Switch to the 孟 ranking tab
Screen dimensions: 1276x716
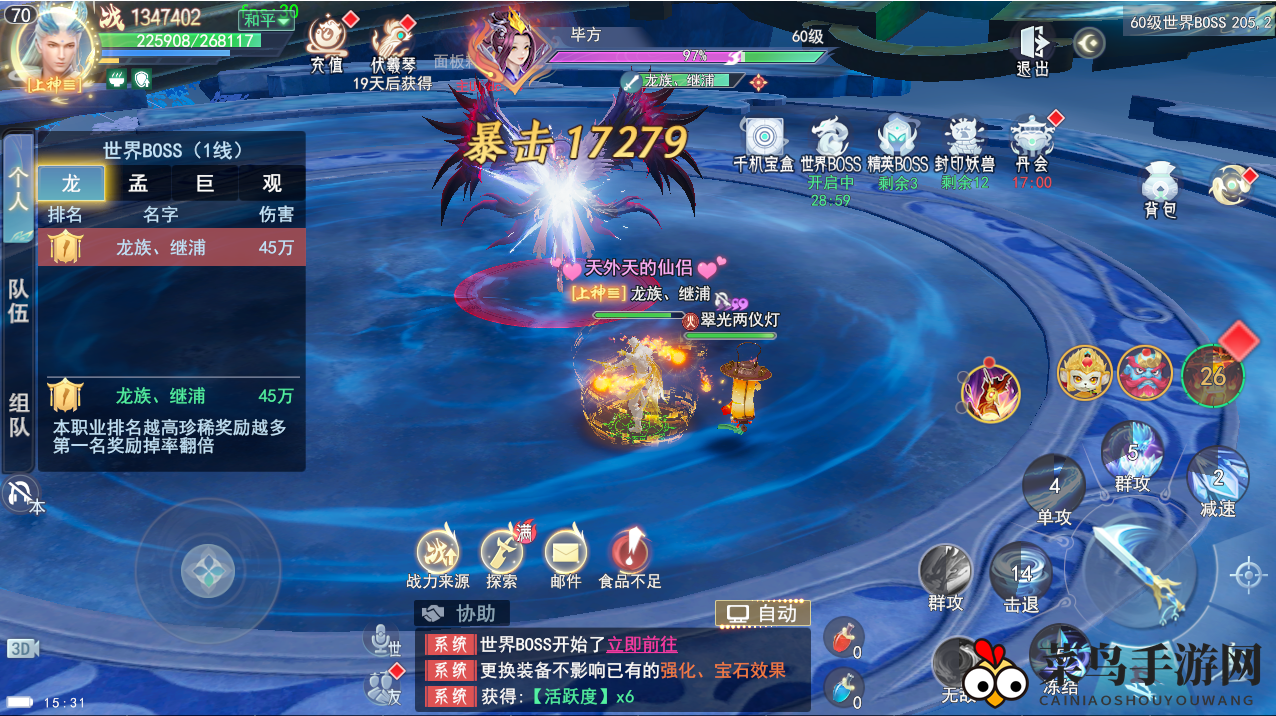pos(138,184)
